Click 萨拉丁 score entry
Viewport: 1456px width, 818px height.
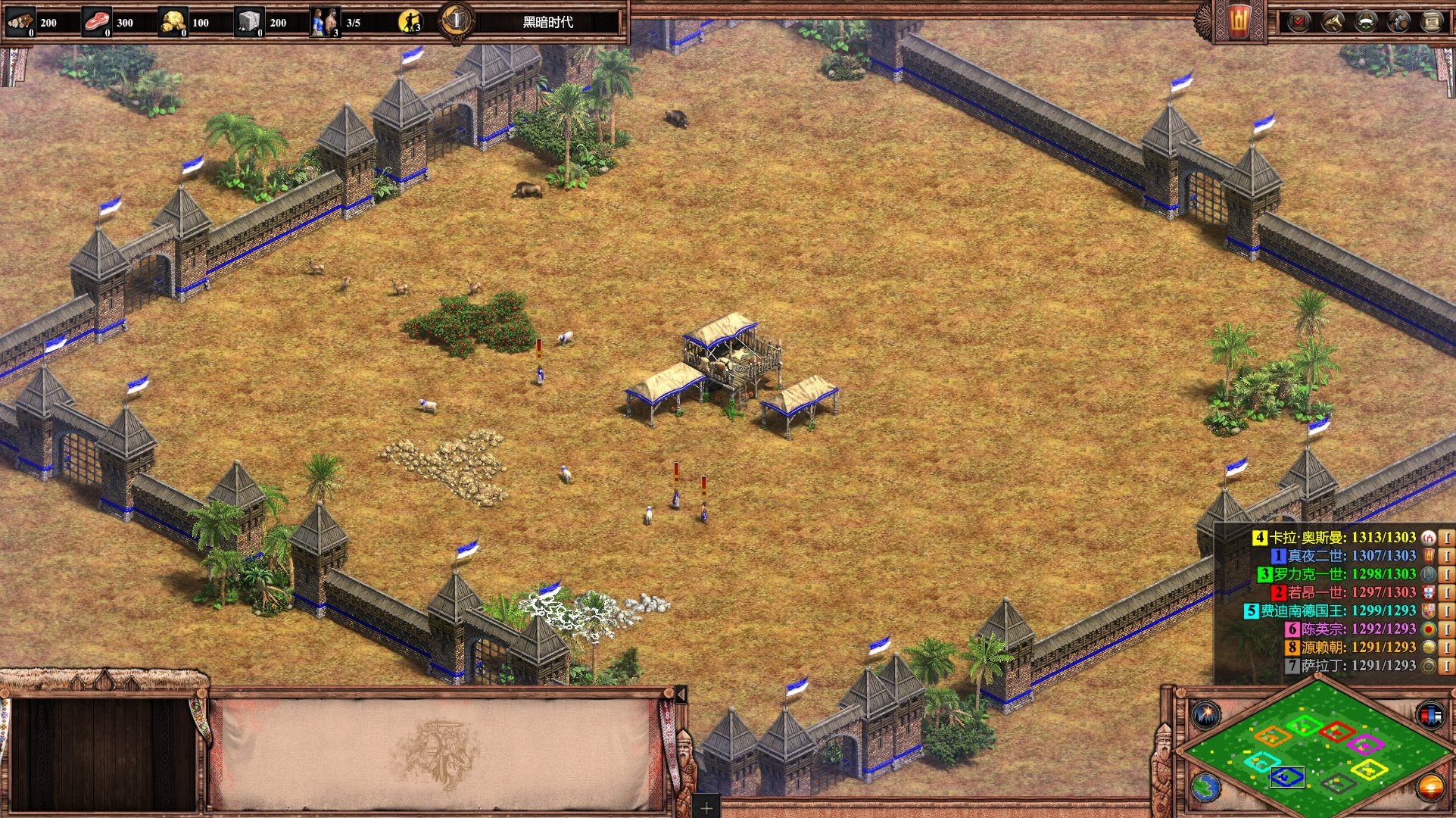click(x=1355, y=666)
